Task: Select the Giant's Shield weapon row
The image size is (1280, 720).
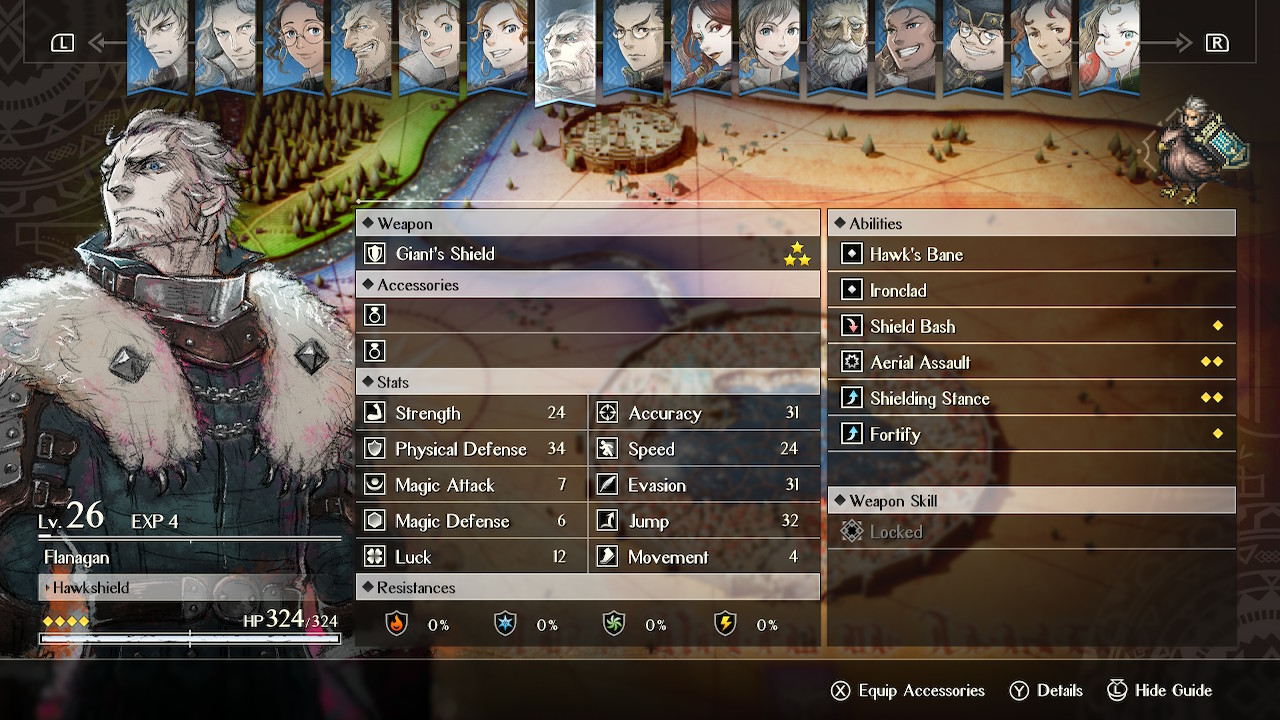Action: 587,254
